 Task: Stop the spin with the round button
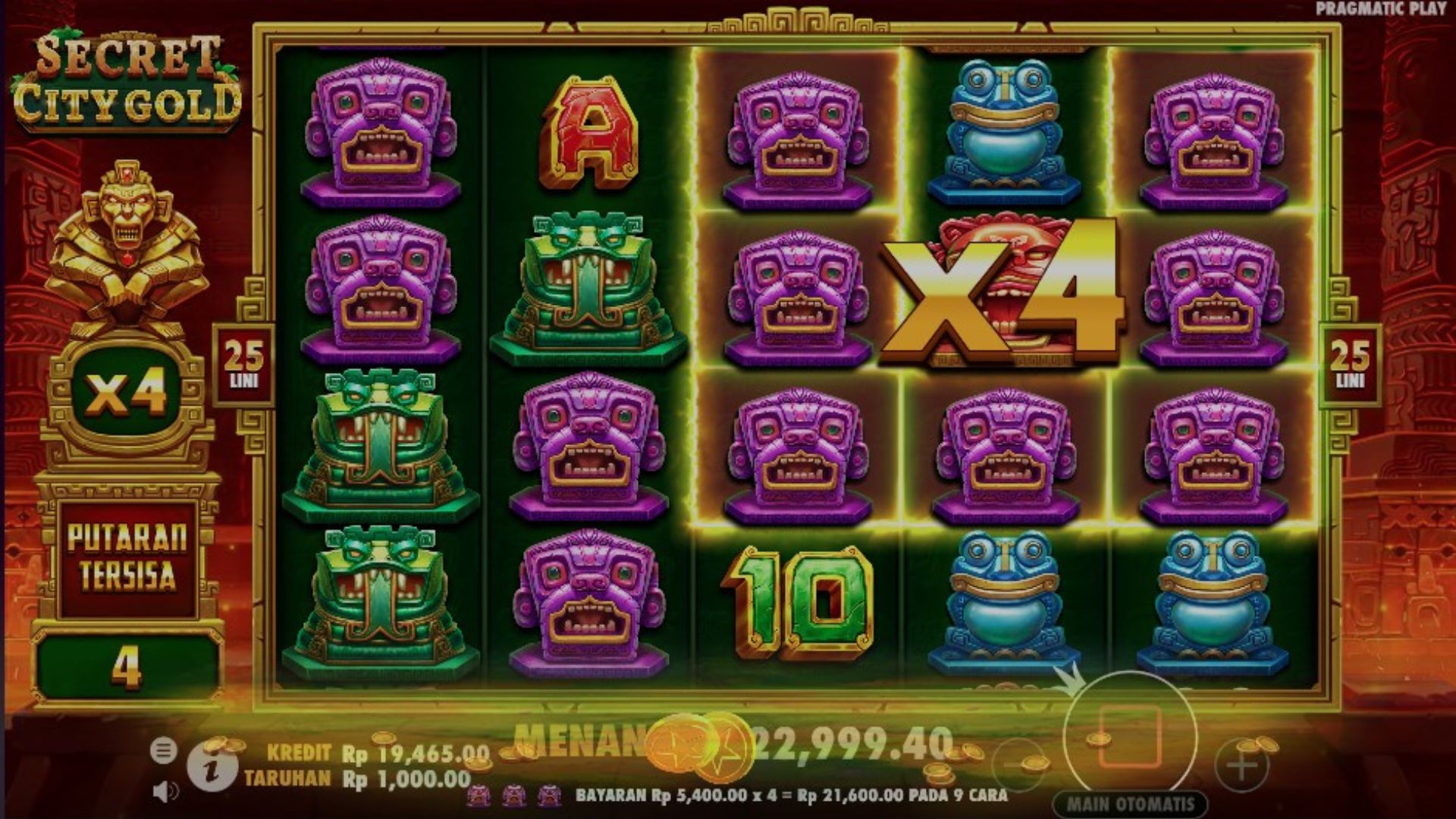(1130, 737)
